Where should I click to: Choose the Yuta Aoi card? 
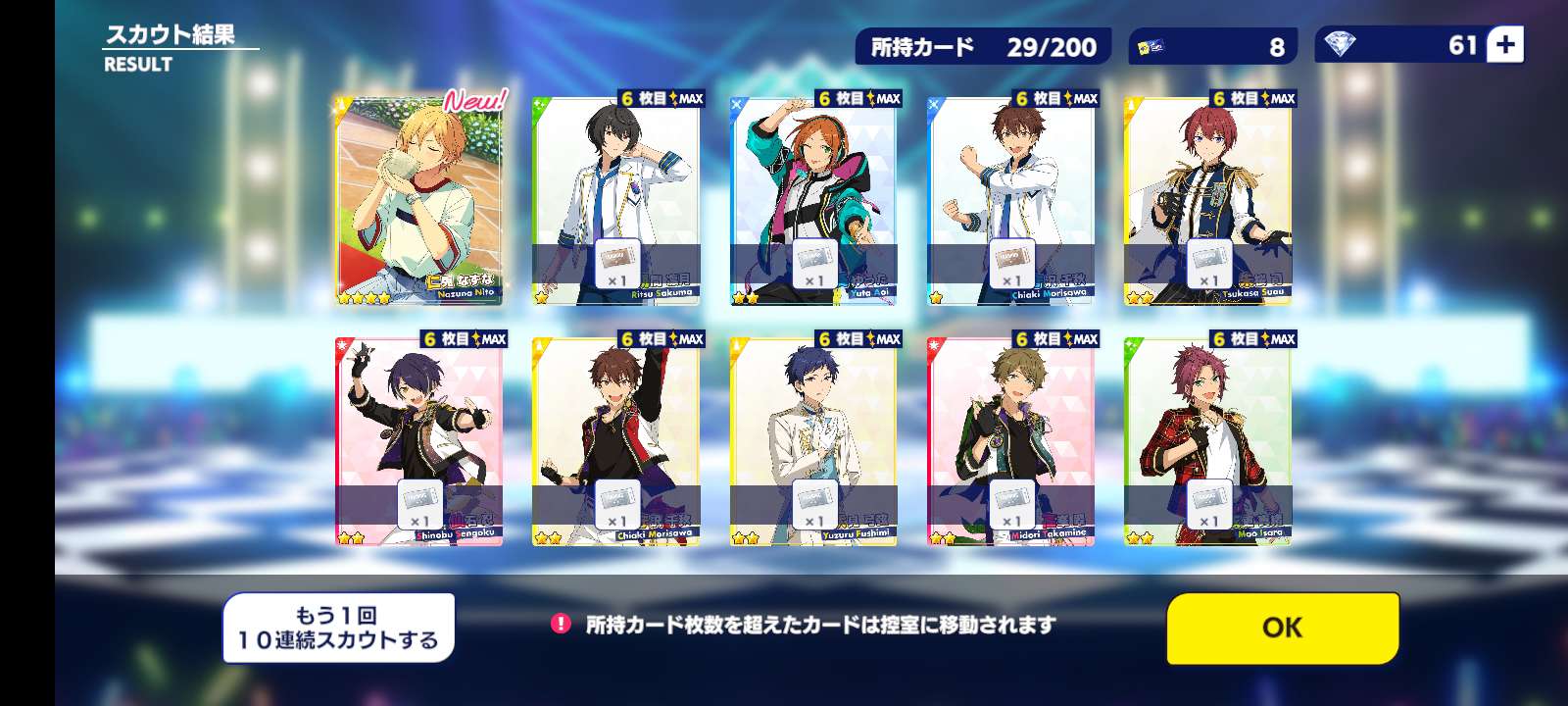[814, 201]
